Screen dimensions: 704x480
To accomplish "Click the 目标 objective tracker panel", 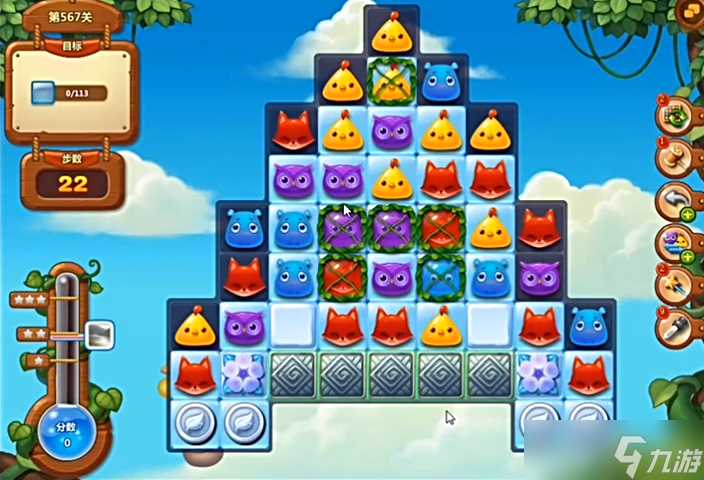I will pos(71,92).
